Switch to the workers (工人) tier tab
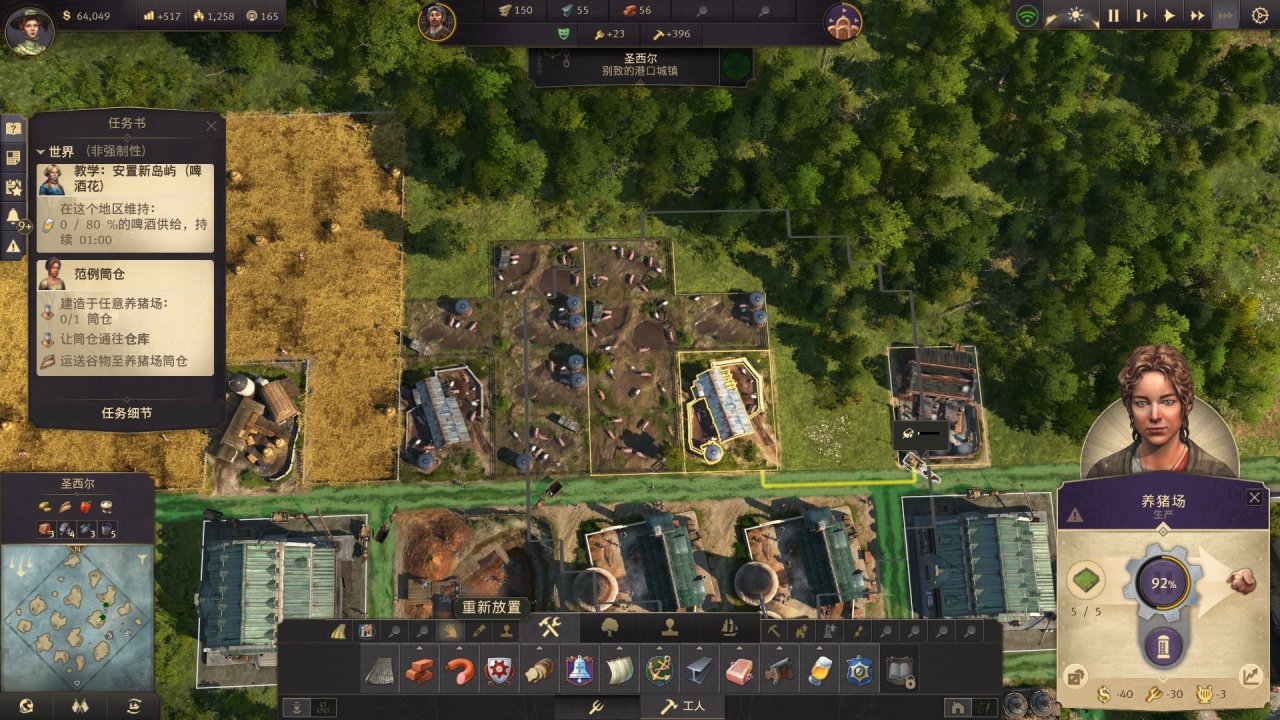 click(684, 707)
